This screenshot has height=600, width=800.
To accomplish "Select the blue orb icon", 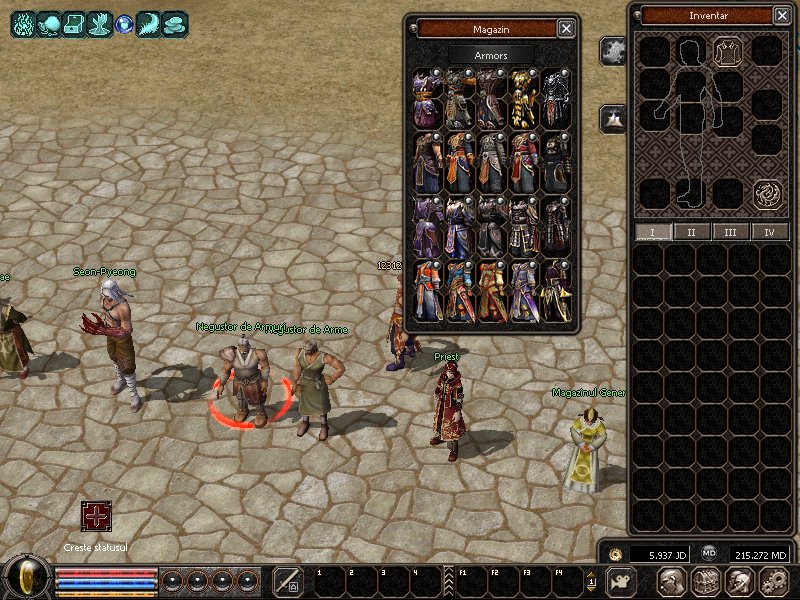I will 124,24.
